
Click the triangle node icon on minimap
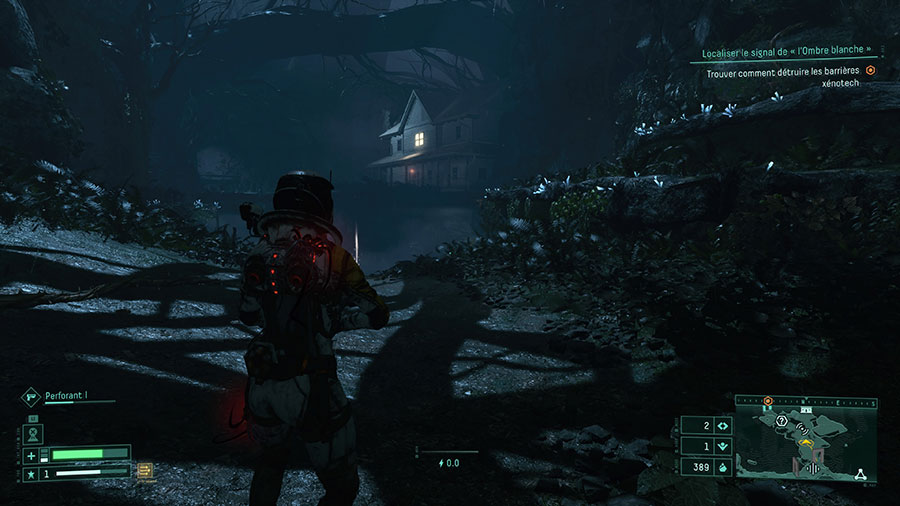coord(860,476)
